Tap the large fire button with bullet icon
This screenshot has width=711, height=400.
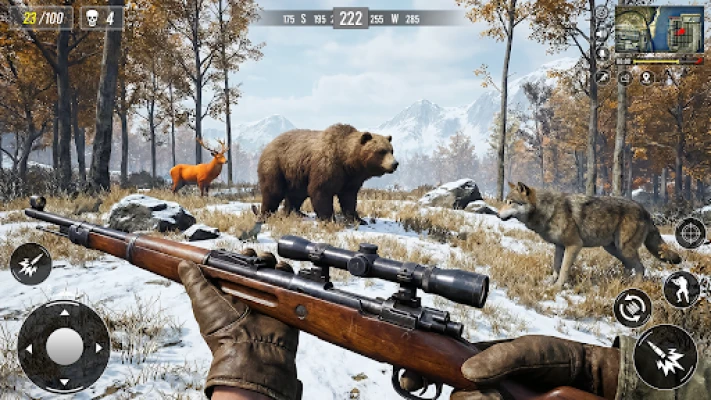point(665,357)
